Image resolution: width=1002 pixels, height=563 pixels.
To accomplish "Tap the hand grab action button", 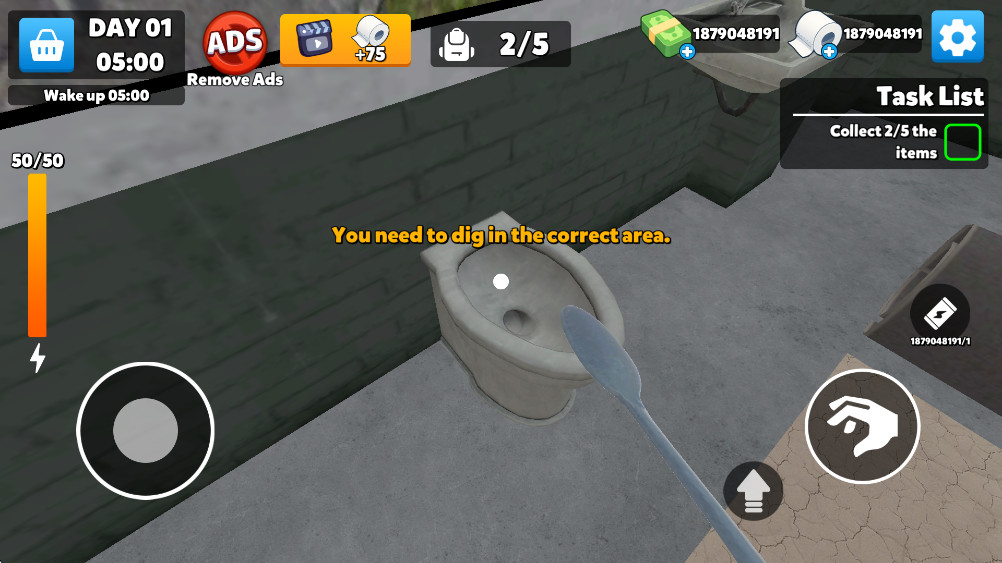I will [x=862, y=426].
